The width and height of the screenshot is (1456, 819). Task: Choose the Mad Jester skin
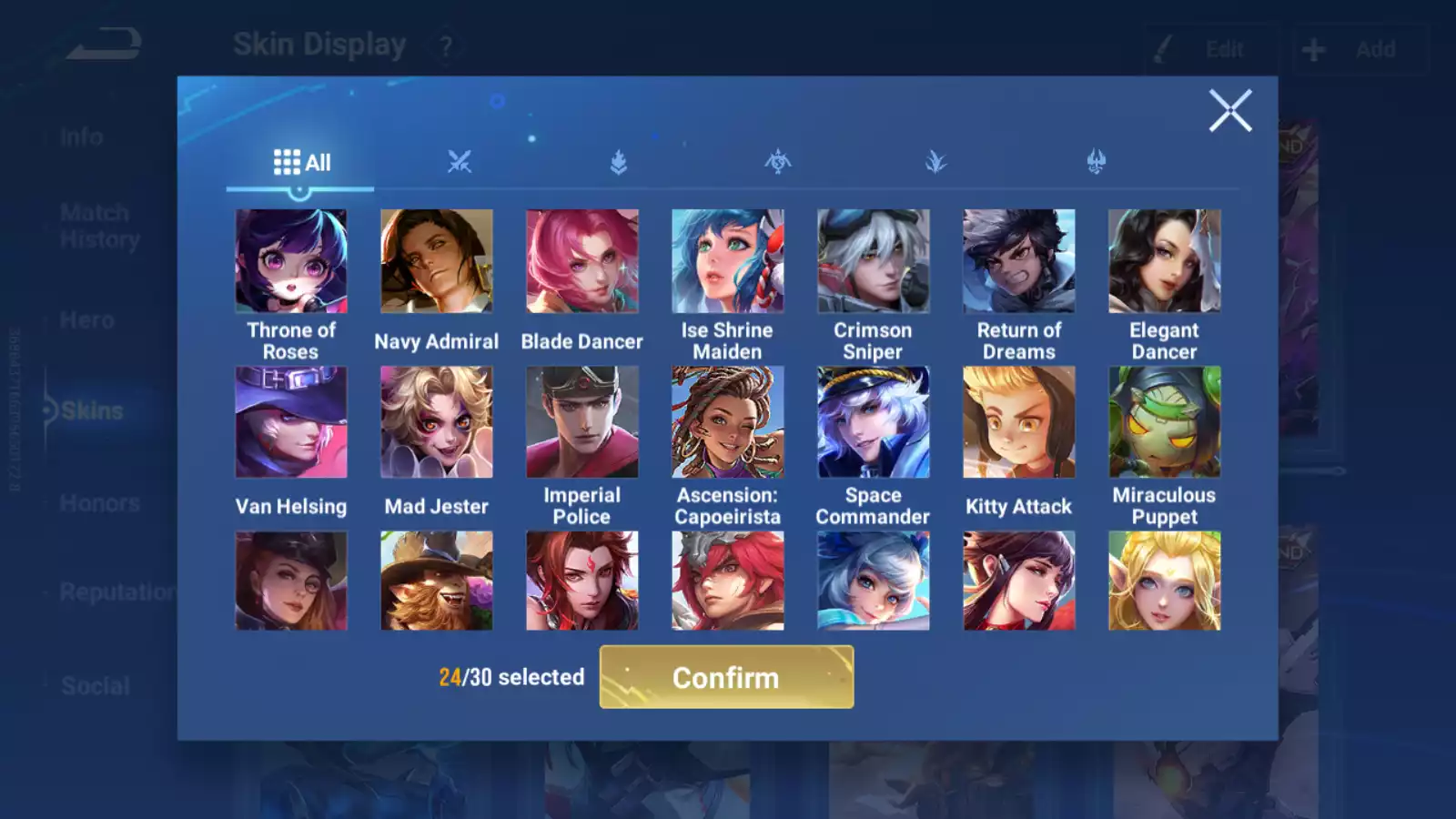pos(437,422)
